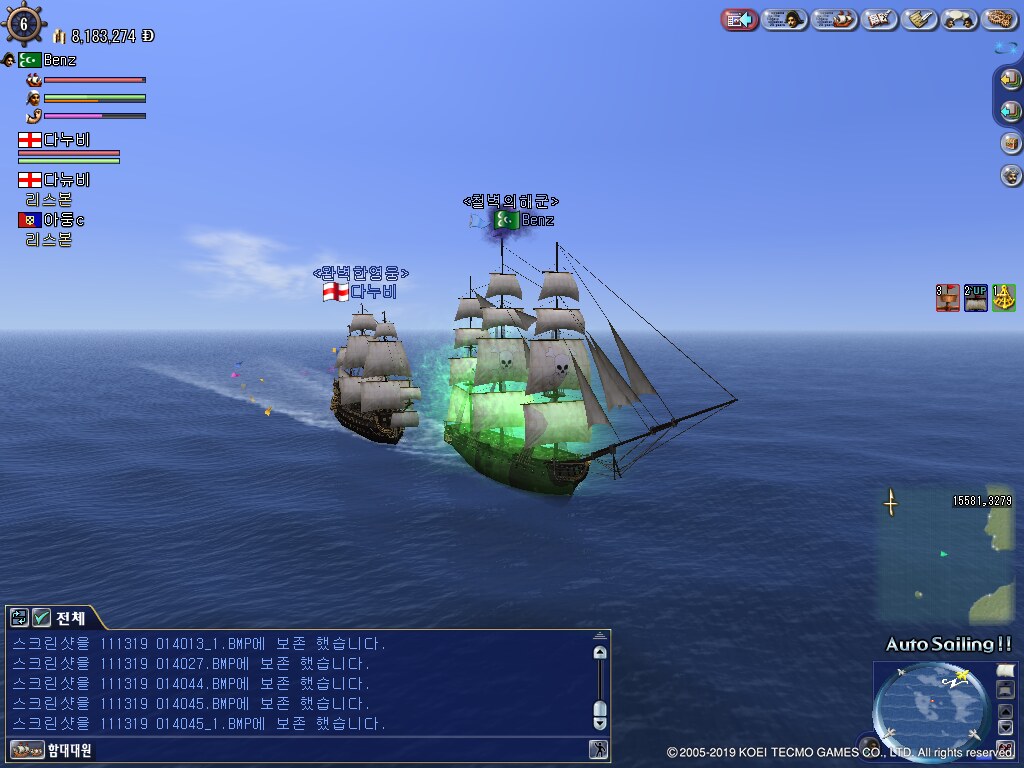
Task: Click the cyan arrow panel button
Action: pyautogui.click(x=1010, y=111)
